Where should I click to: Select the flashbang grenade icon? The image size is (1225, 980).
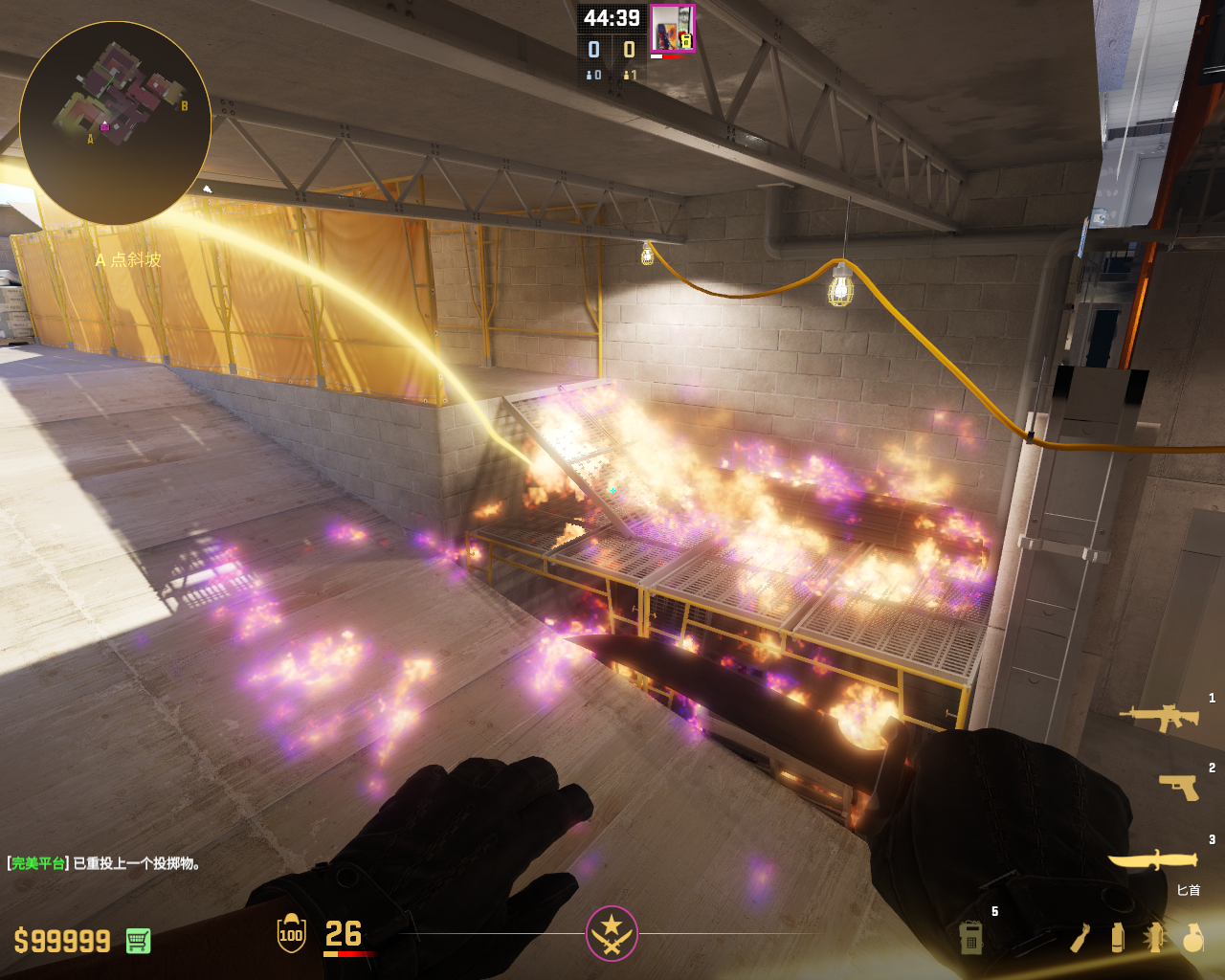pyautogui.click(x=1155, y=938)
